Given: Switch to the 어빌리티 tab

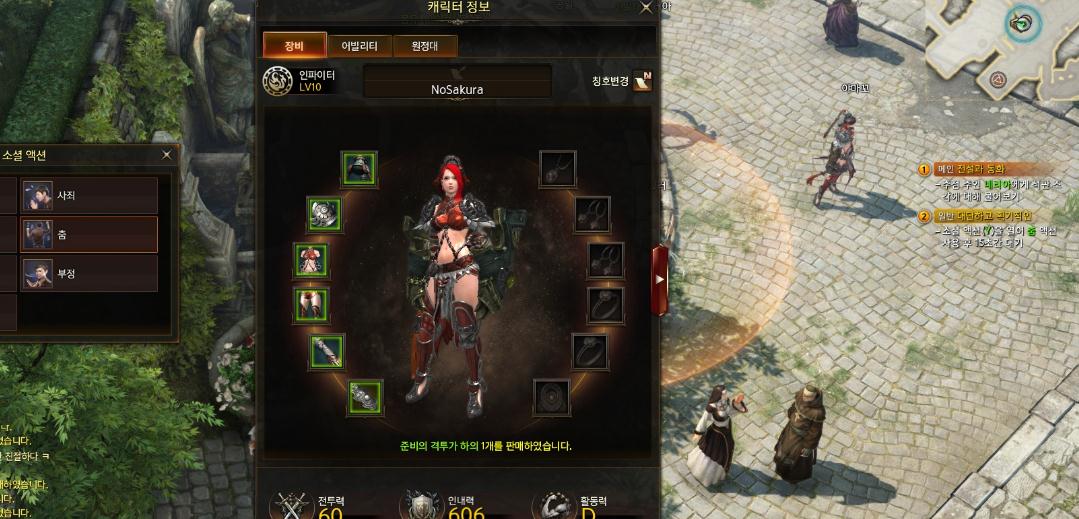Looking at the screenshot, I should click(x=358, y=45).
